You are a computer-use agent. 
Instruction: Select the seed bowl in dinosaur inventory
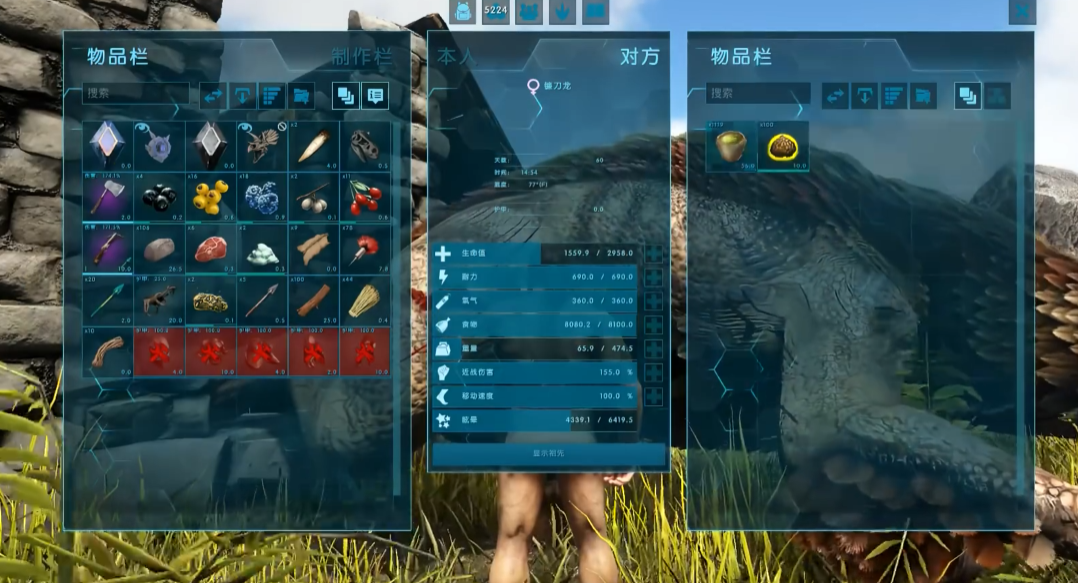pos(731,146)
